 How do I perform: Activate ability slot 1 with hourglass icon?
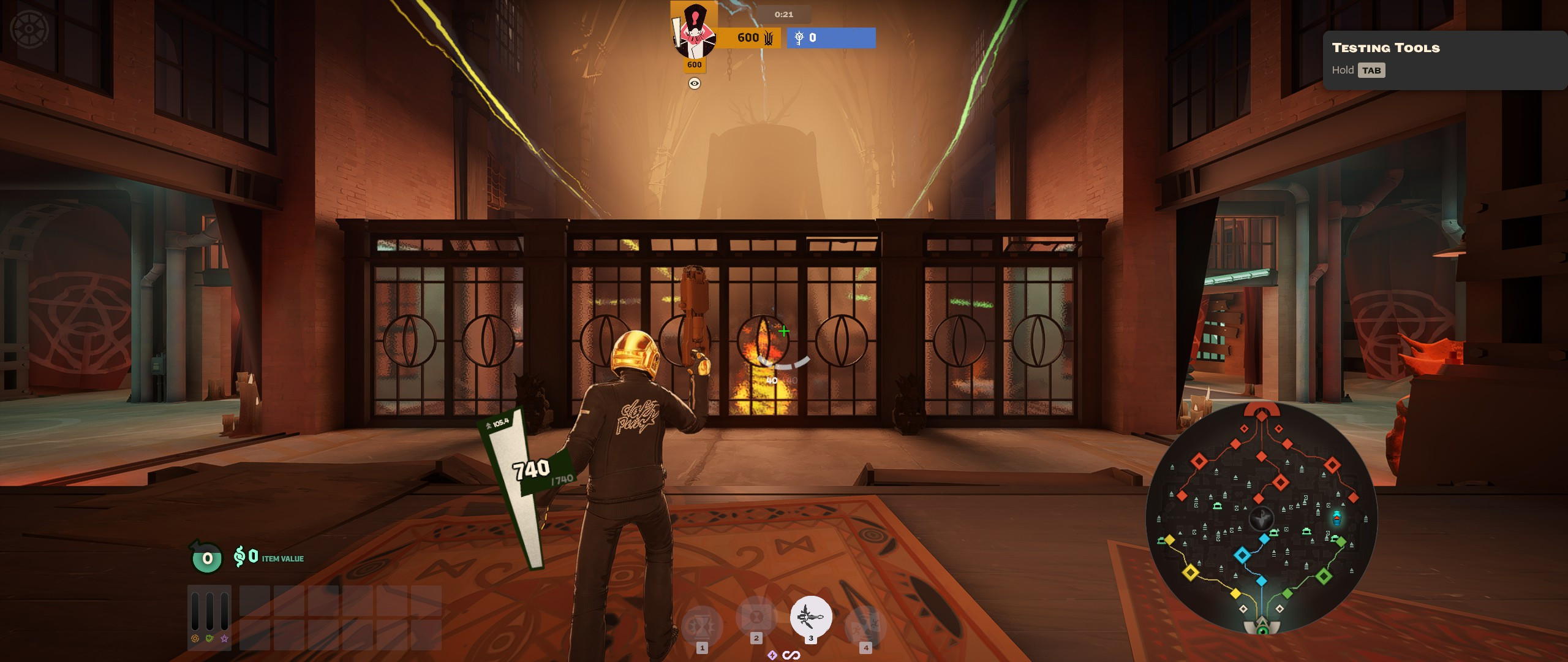(702, 626)
